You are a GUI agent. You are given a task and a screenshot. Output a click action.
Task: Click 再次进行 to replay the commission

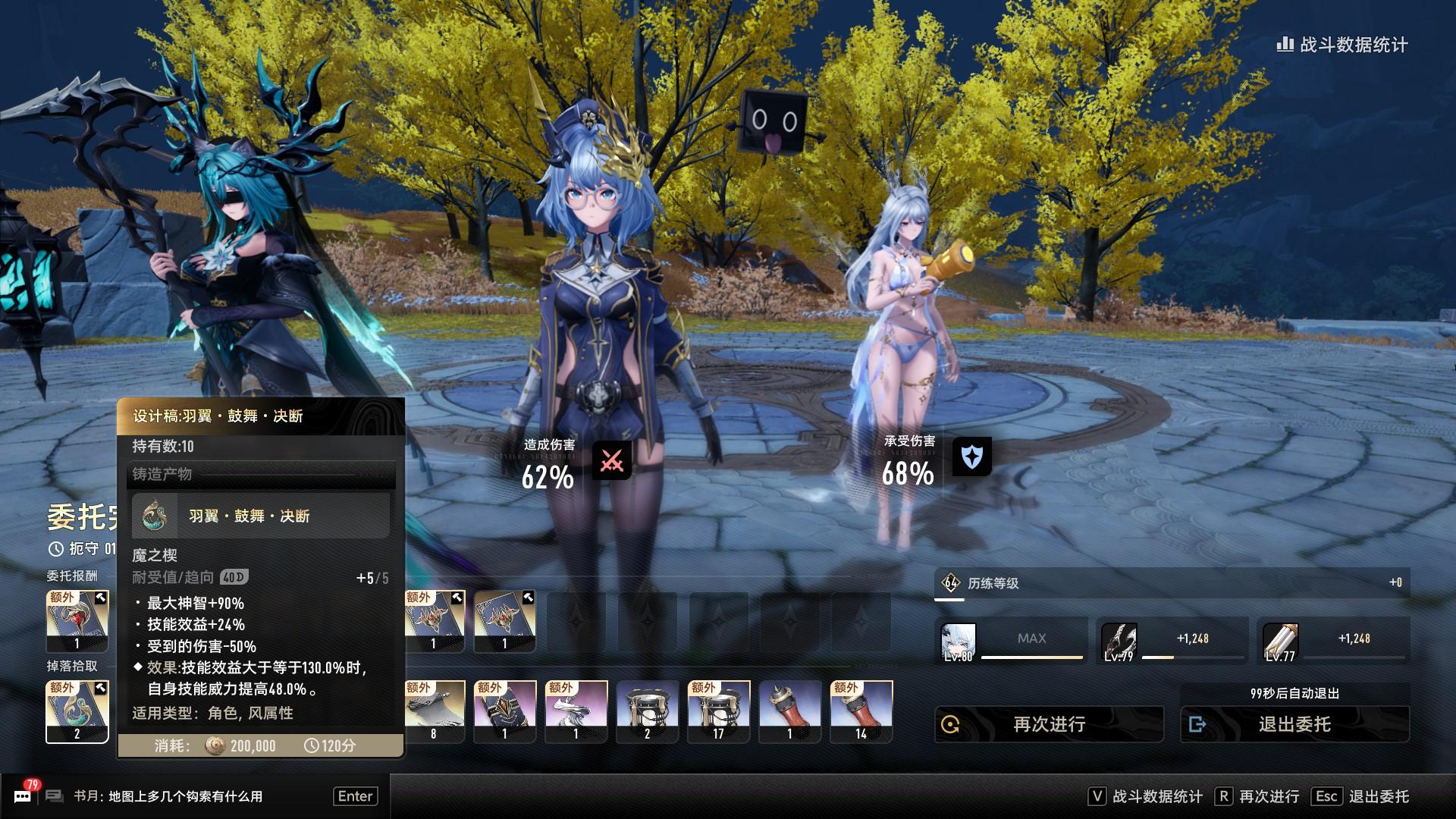[x=1049, y=724]
